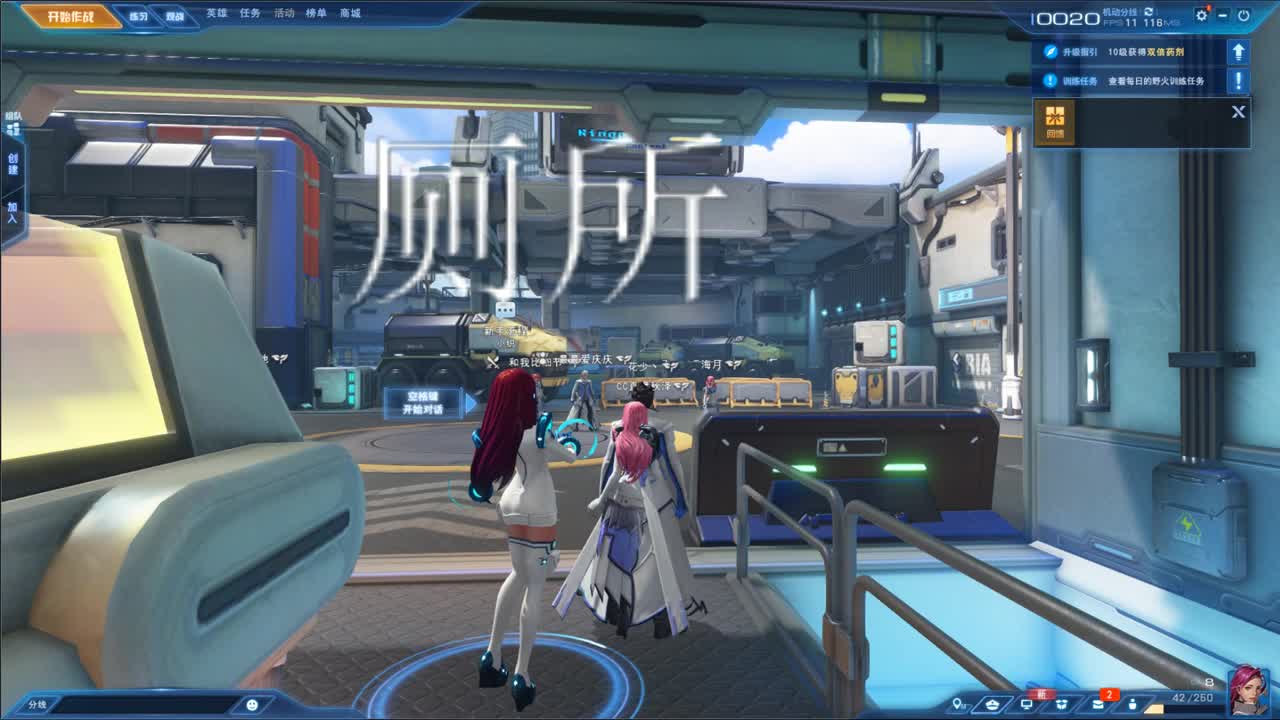
Task: Click the emote smiley icon bottom left
Action: pos(252,706)
